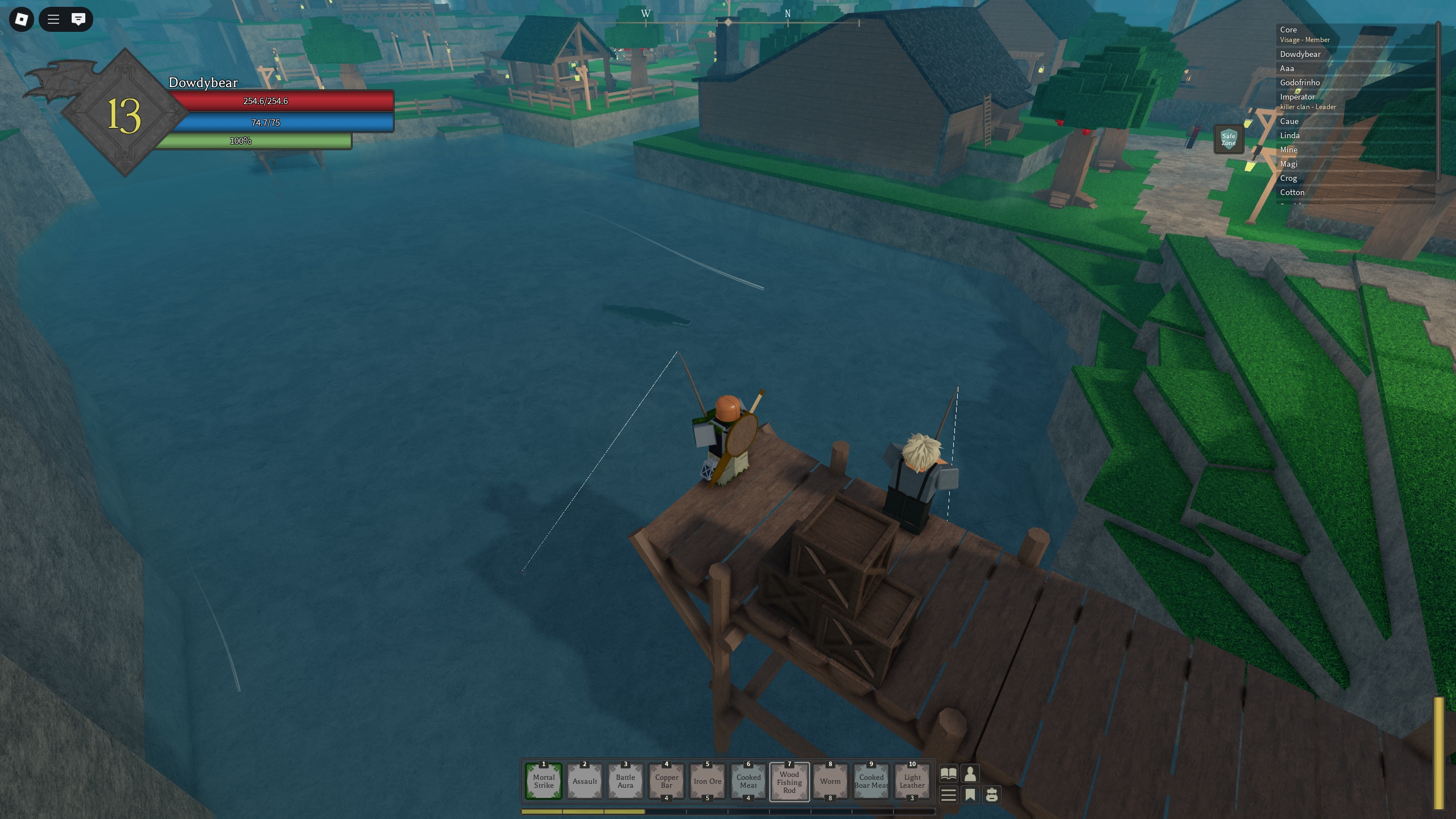
Task: Click the Safe Zone indicator badge
Action: [1229, 138]
